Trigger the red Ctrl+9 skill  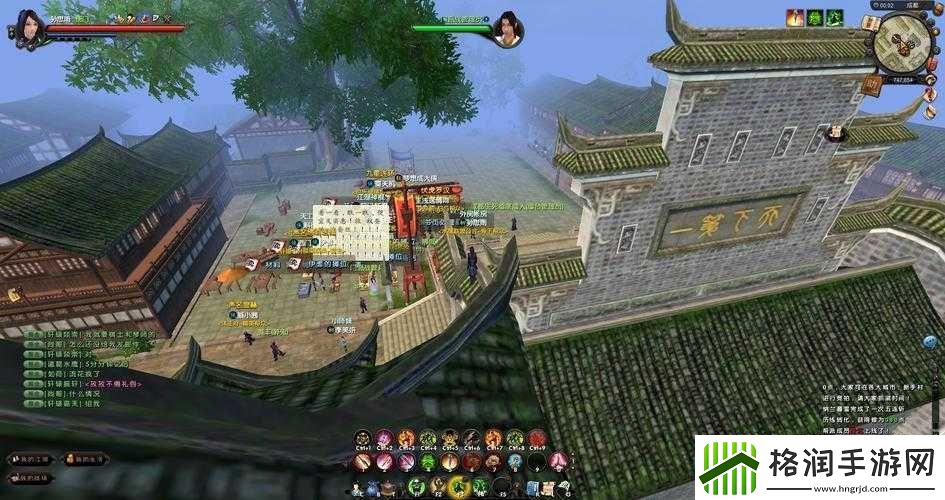tap(536, 438)
